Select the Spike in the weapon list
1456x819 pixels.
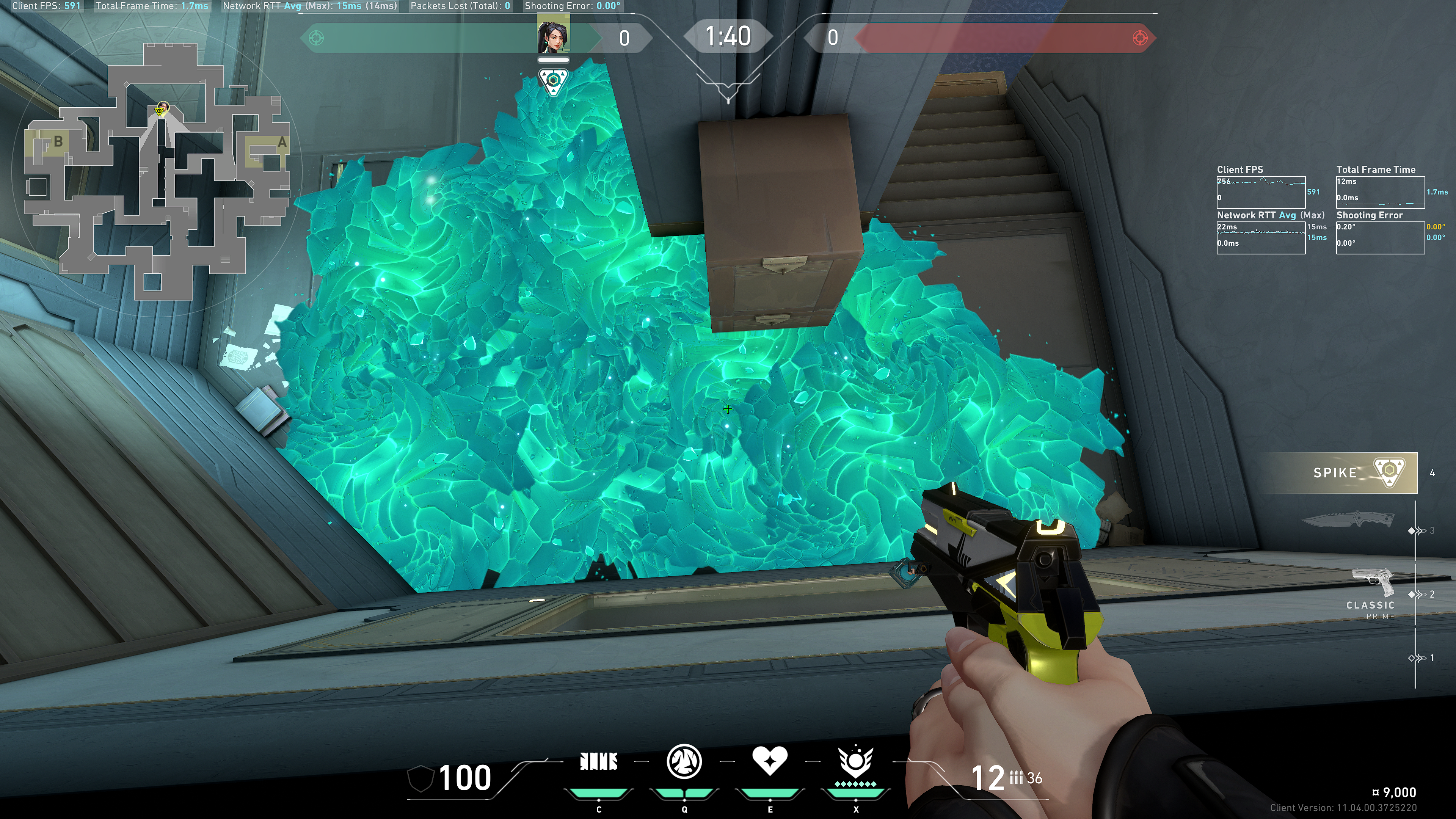1357,472
